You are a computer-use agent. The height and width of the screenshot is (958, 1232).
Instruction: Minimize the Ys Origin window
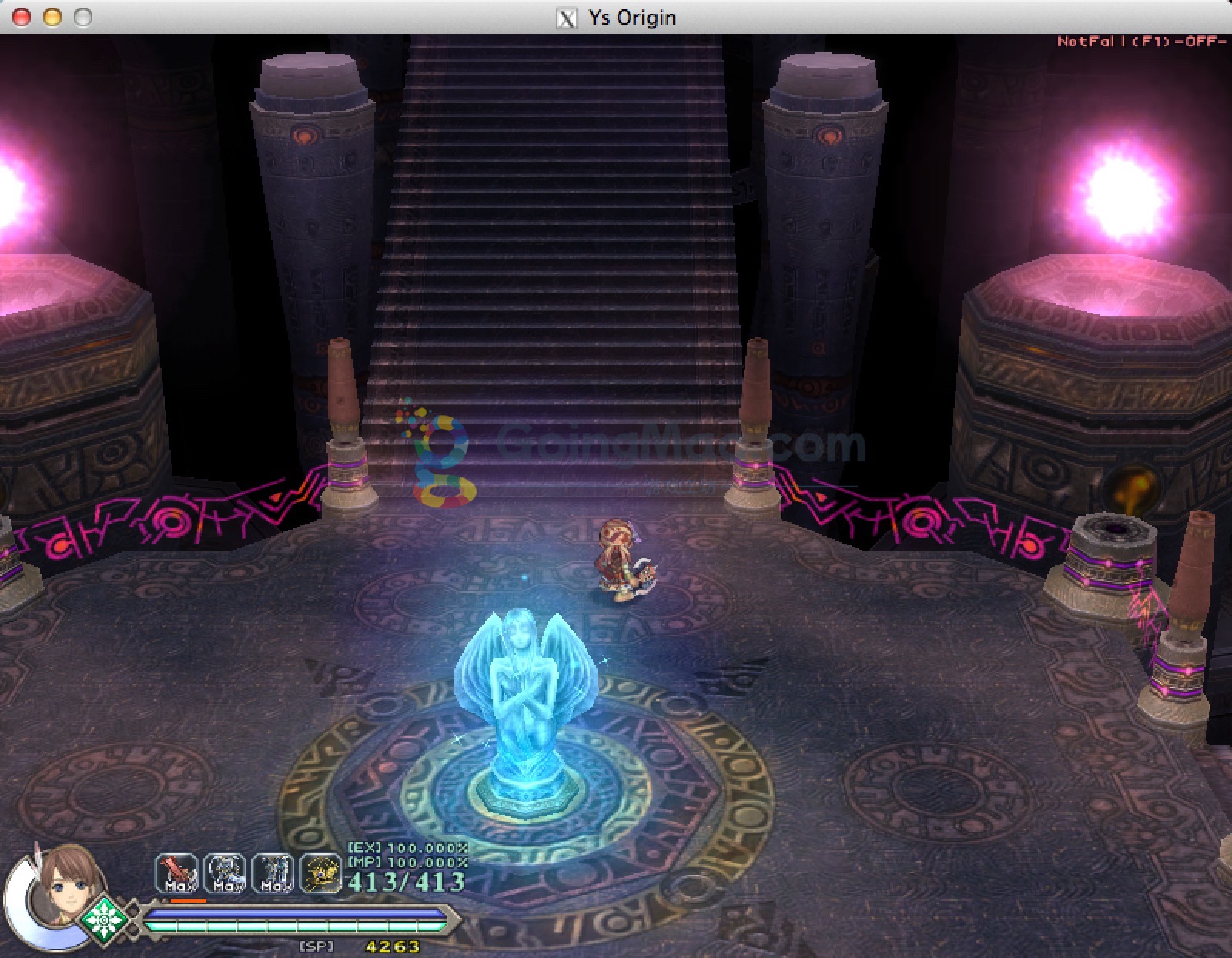tap(52, 17)
